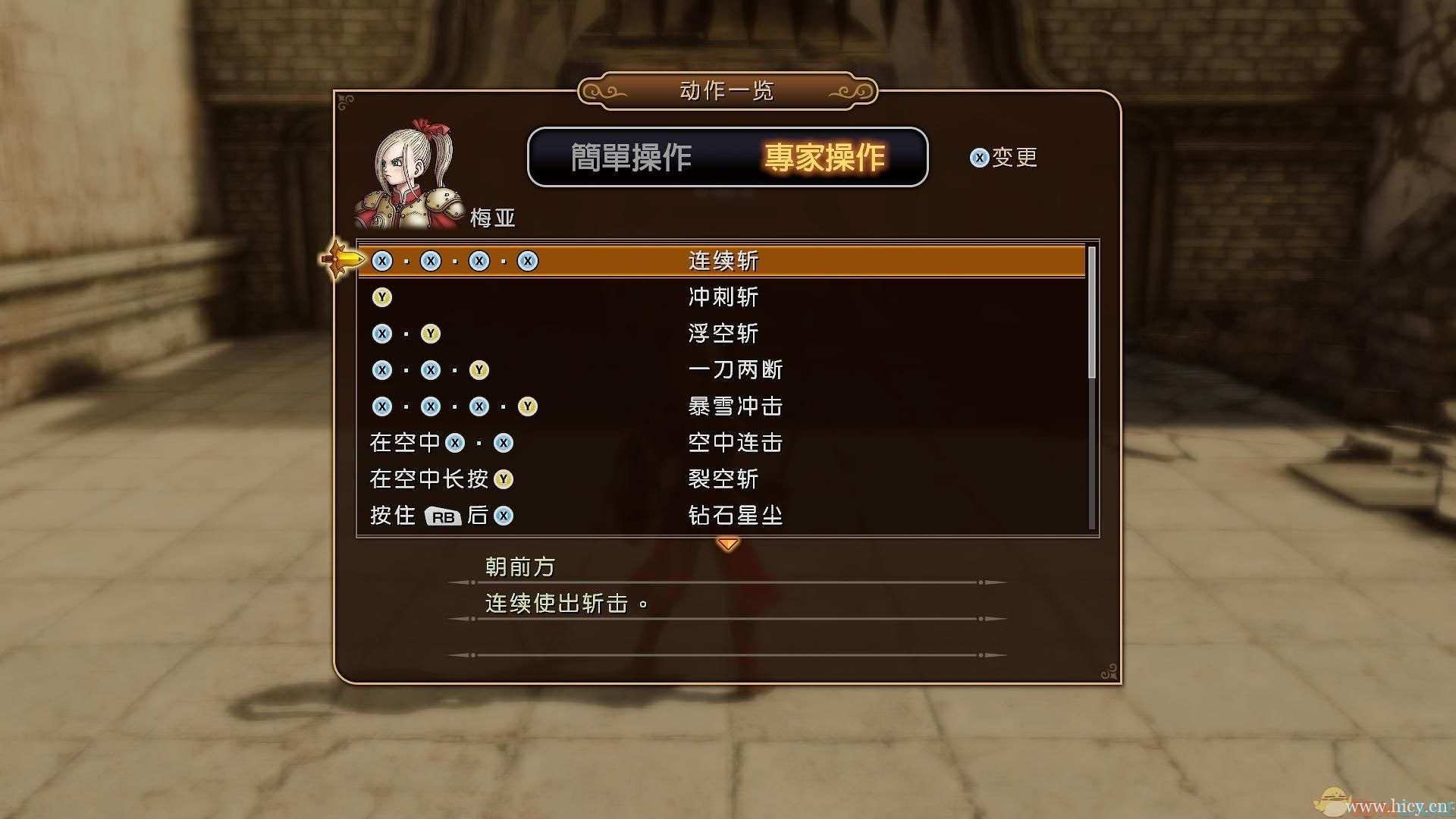This screenshot has height=819, width=1456.
Task: Click the X icon after 在空中 for 空中连击
Action: 457,443
